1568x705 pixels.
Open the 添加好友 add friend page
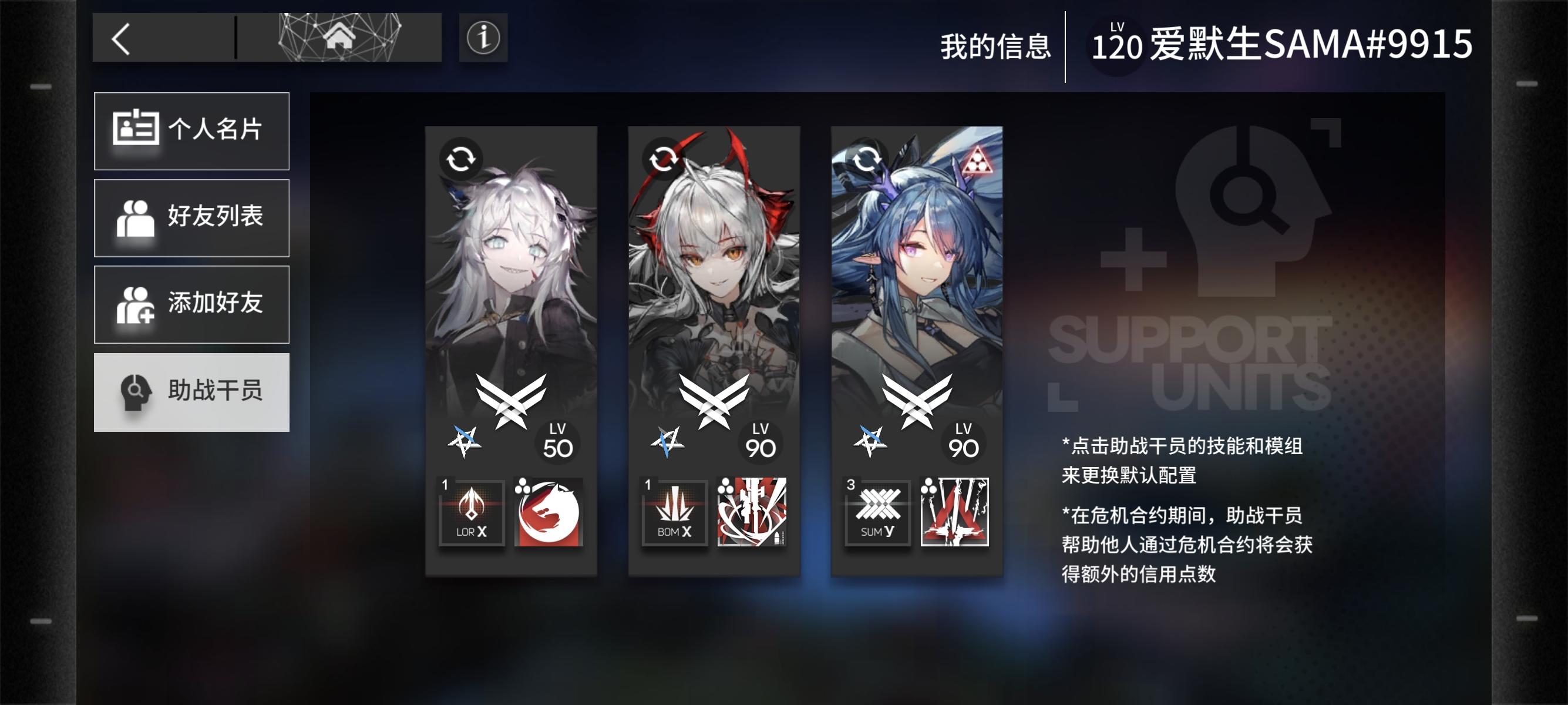coord(191,304)
